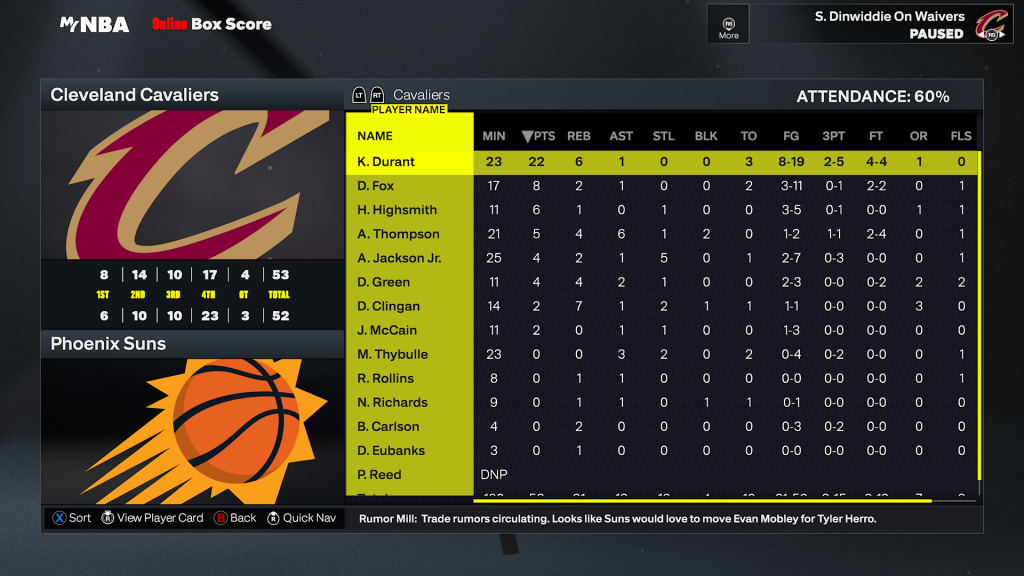
Task: Open the More options button
Action: click(x=729, y=24)
